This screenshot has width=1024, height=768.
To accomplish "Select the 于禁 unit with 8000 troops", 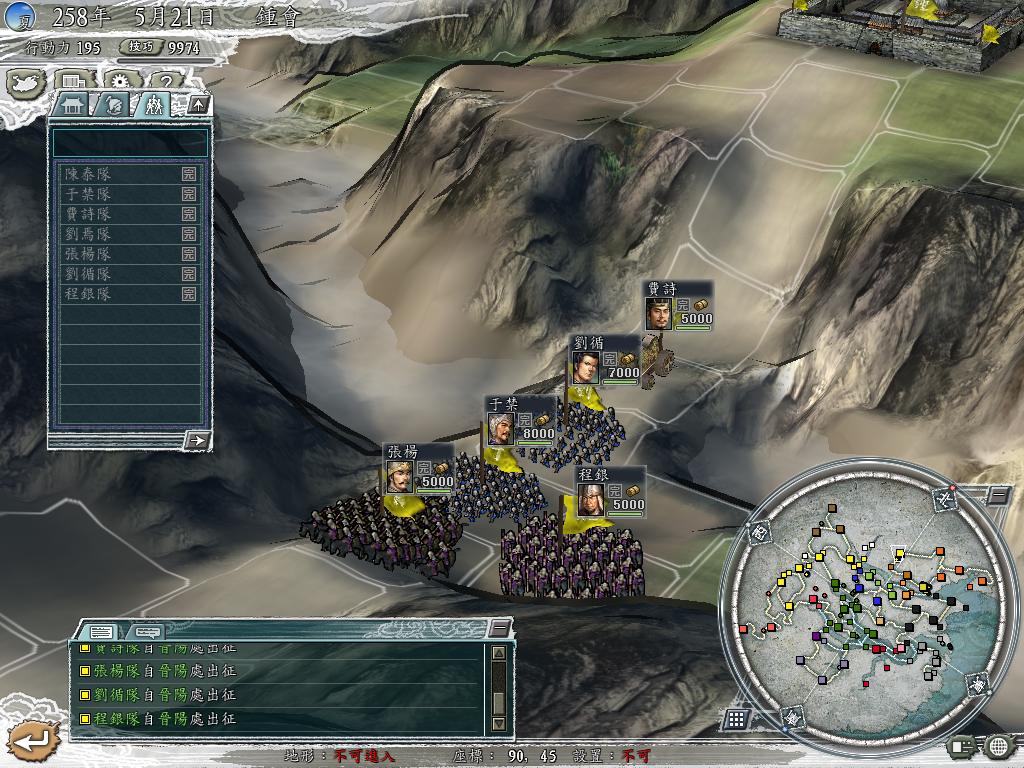I will pos(520,421).
